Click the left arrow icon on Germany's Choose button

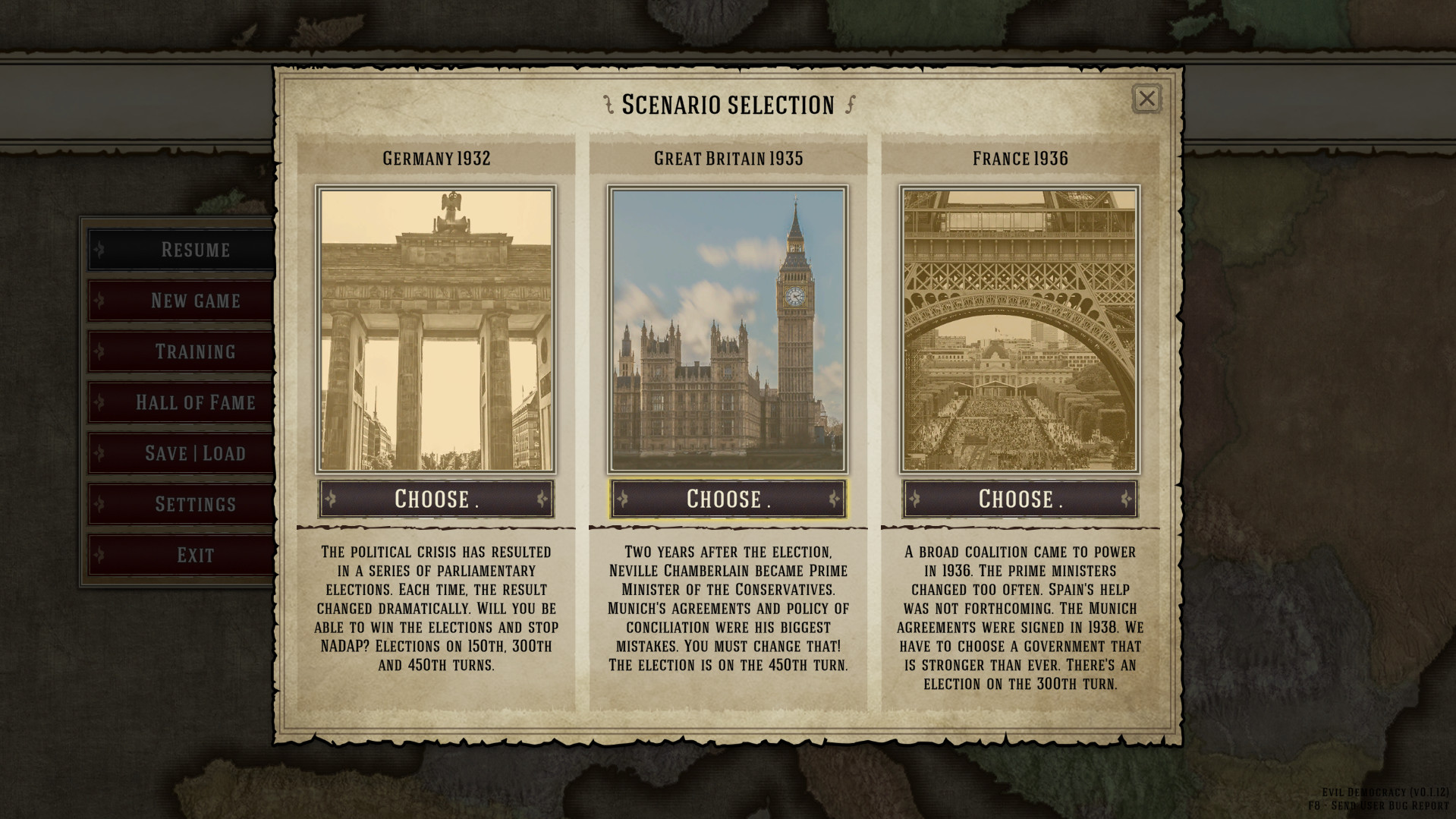331,499
